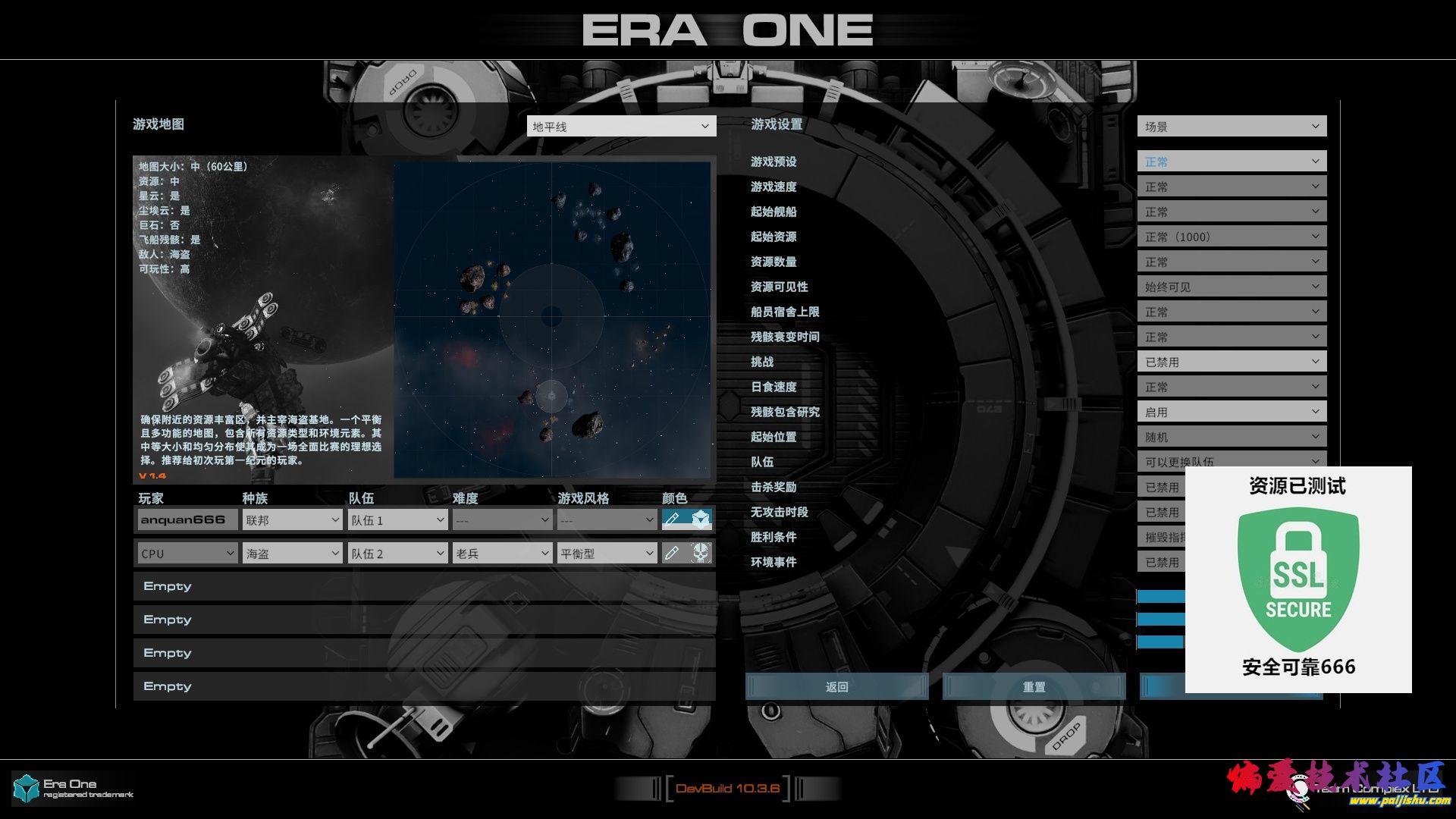Click the anquan666 player name field
The image size is (1456, 819).
(187, 520)
